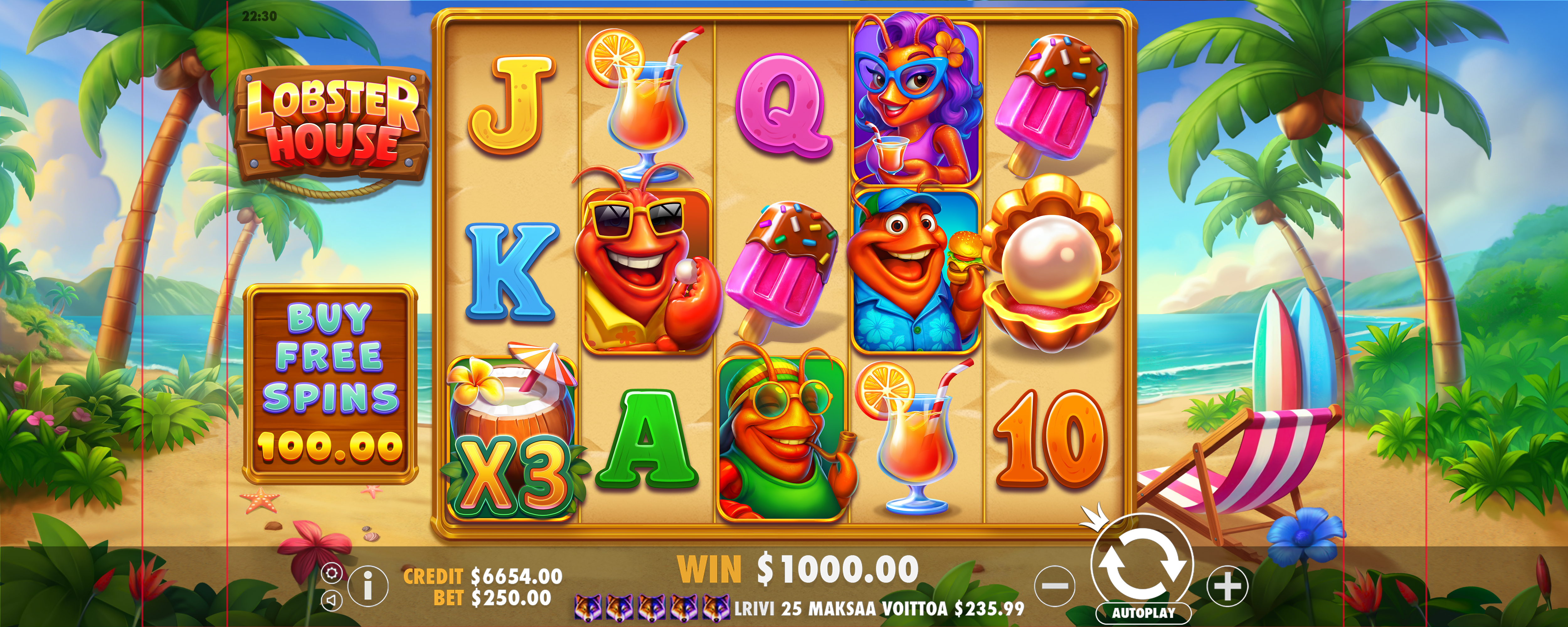Spin the reels with the circular arrows button

tap(1142, 564)
